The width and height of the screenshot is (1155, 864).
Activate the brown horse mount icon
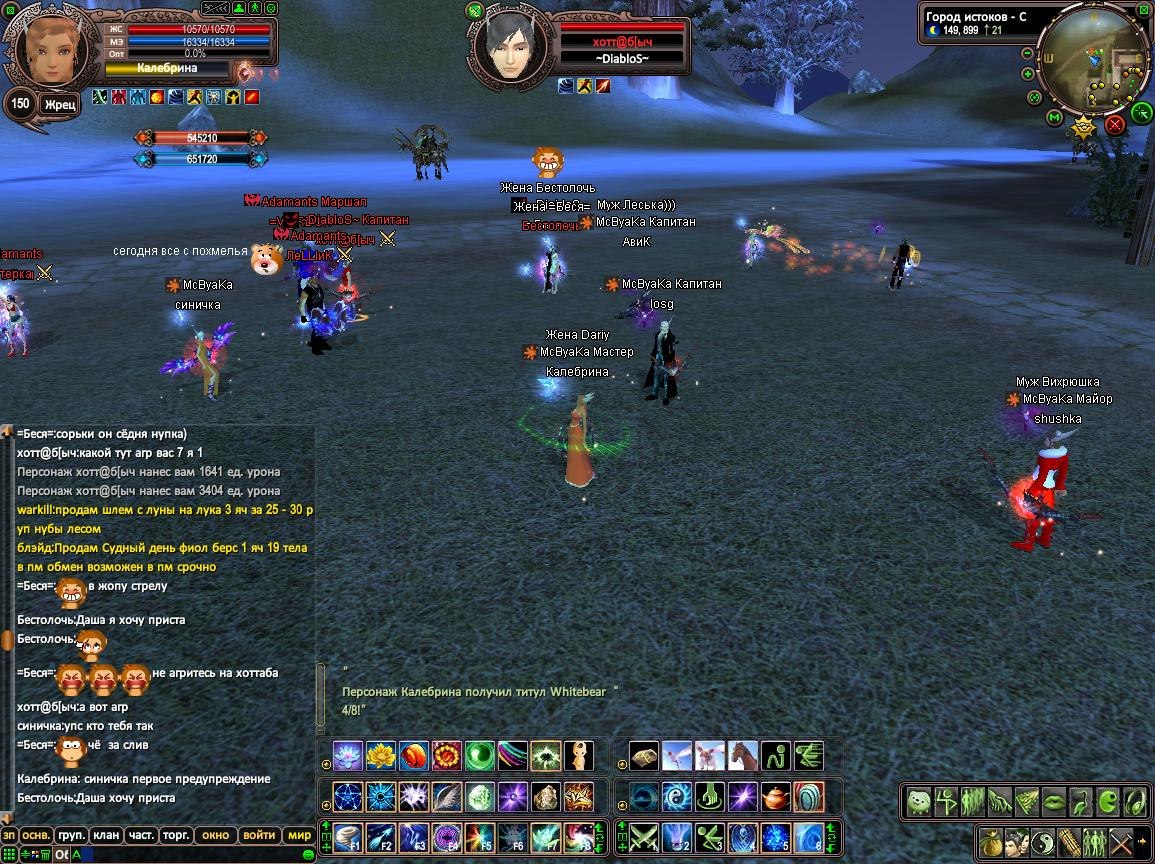(x=743, y=755)
